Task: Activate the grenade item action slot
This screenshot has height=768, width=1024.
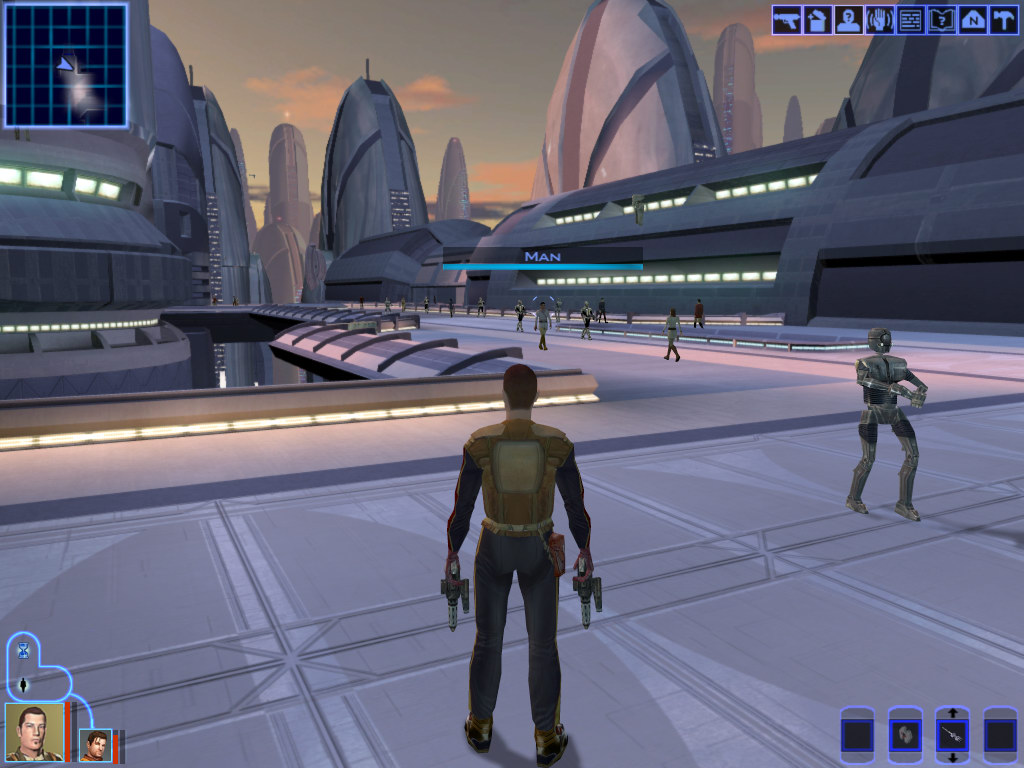Action: [905, 736]
